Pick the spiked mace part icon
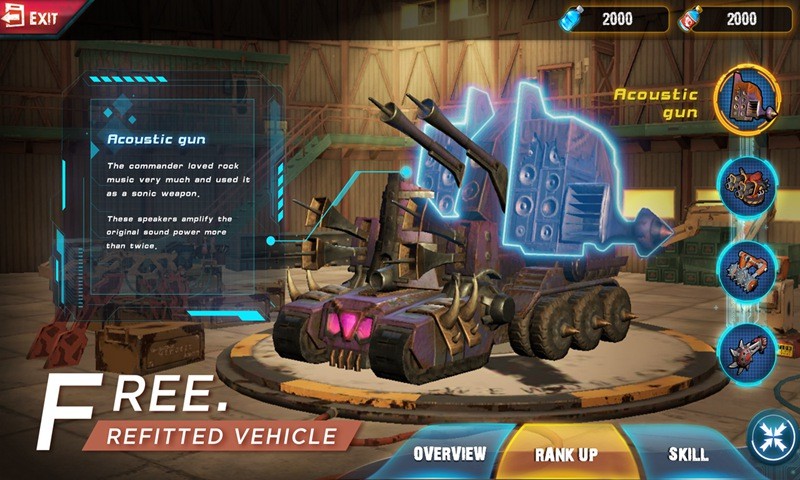 click(x=748, y=352)
